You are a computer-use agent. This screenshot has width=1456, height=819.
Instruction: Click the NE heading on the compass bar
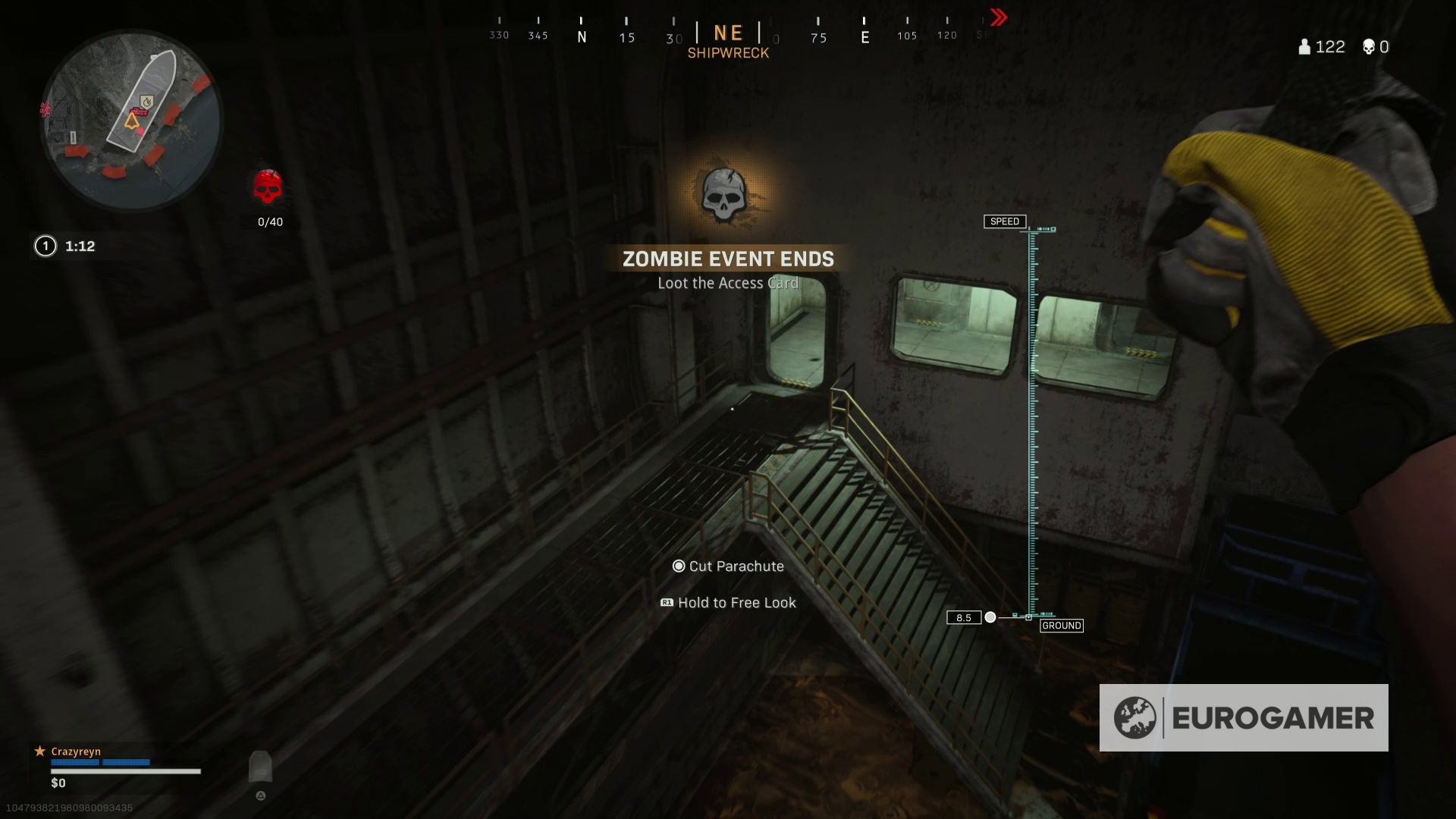click(727, 33)
